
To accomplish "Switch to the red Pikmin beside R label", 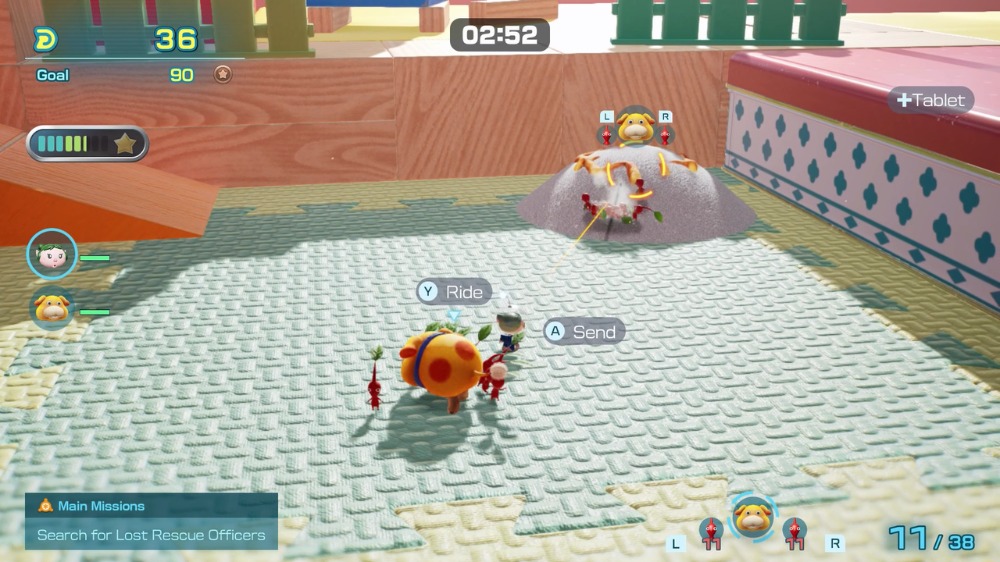I will (795, 534).
